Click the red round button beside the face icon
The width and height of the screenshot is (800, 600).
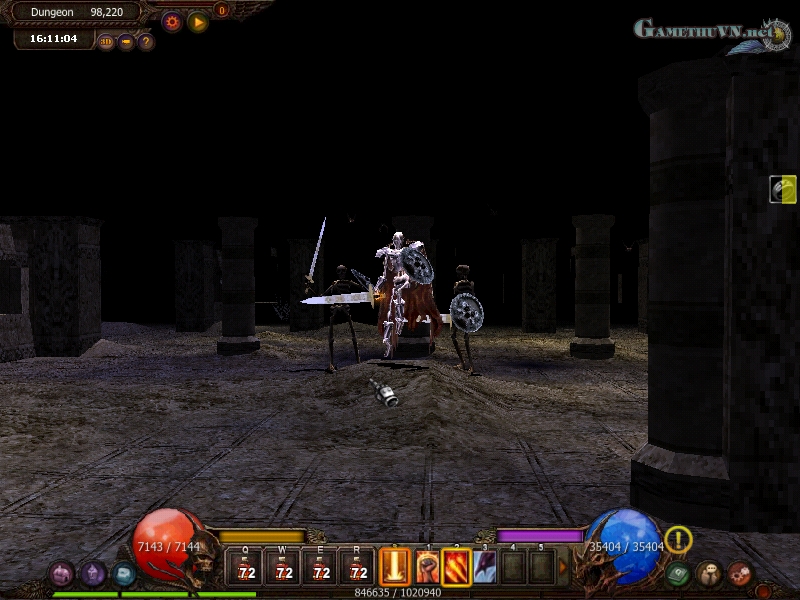pos(740,574)
